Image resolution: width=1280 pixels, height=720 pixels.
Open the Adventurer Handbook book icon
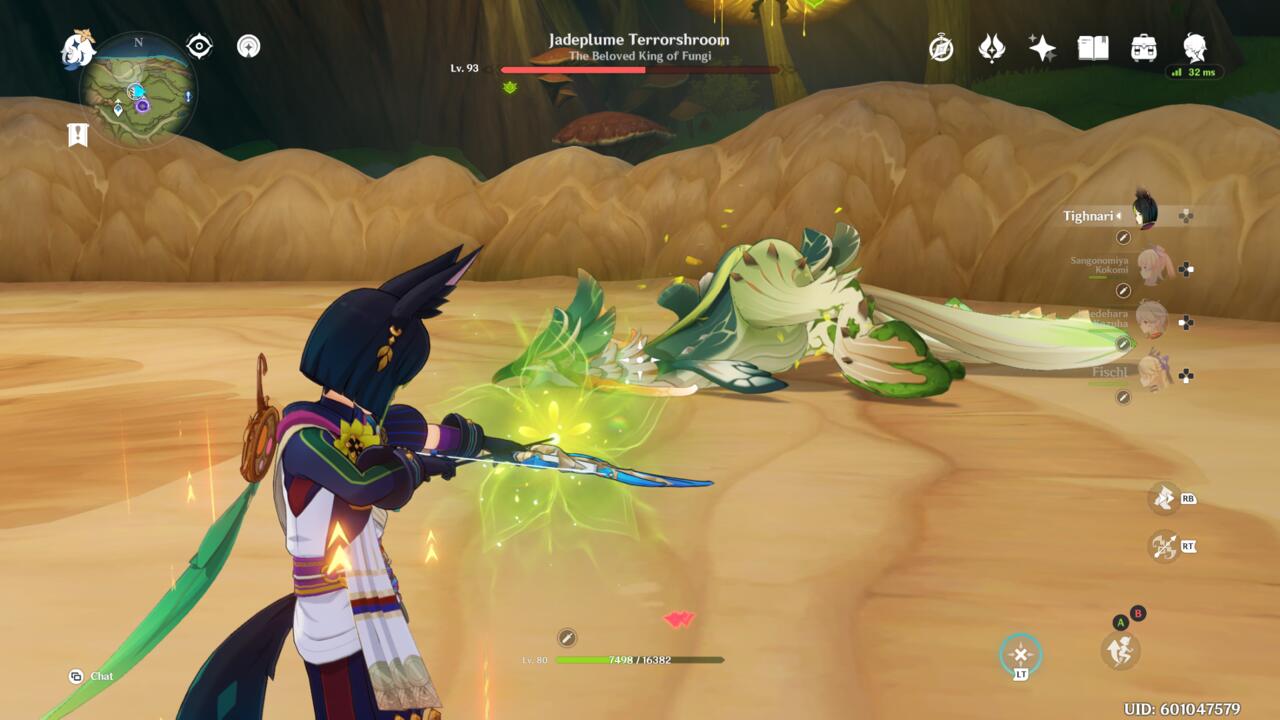(x=1093, y=48)
